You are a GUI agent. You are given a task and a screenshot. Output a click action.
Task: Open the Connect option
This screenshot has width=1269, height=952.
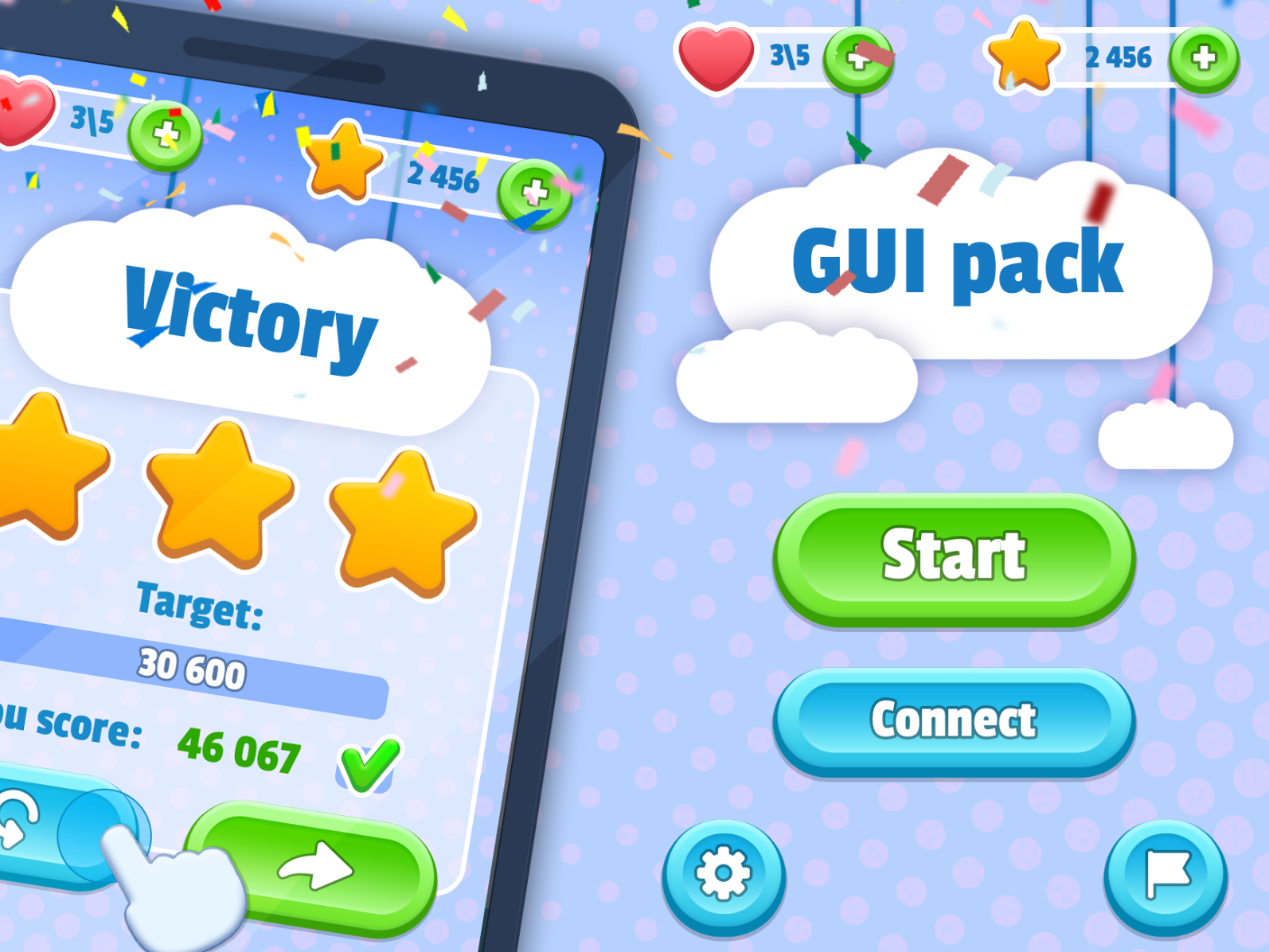[x=953, y=720]
